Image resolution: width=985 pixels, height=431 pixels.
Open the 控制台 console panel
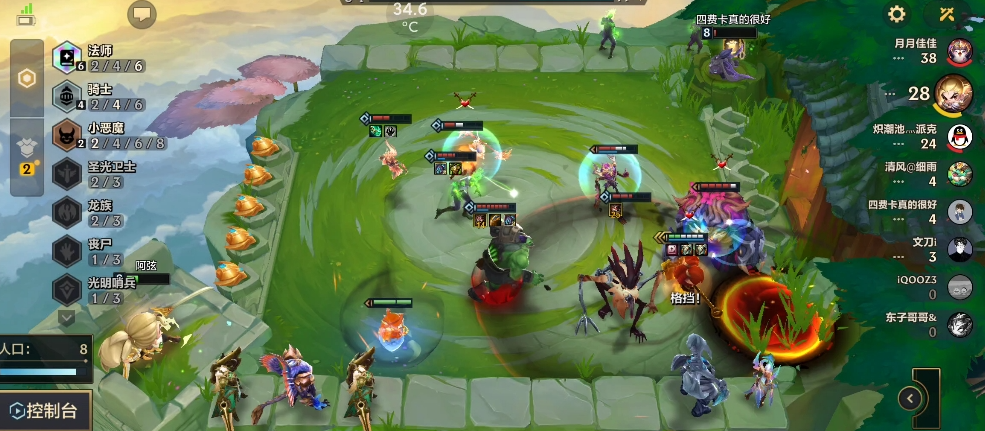point(46,410)
